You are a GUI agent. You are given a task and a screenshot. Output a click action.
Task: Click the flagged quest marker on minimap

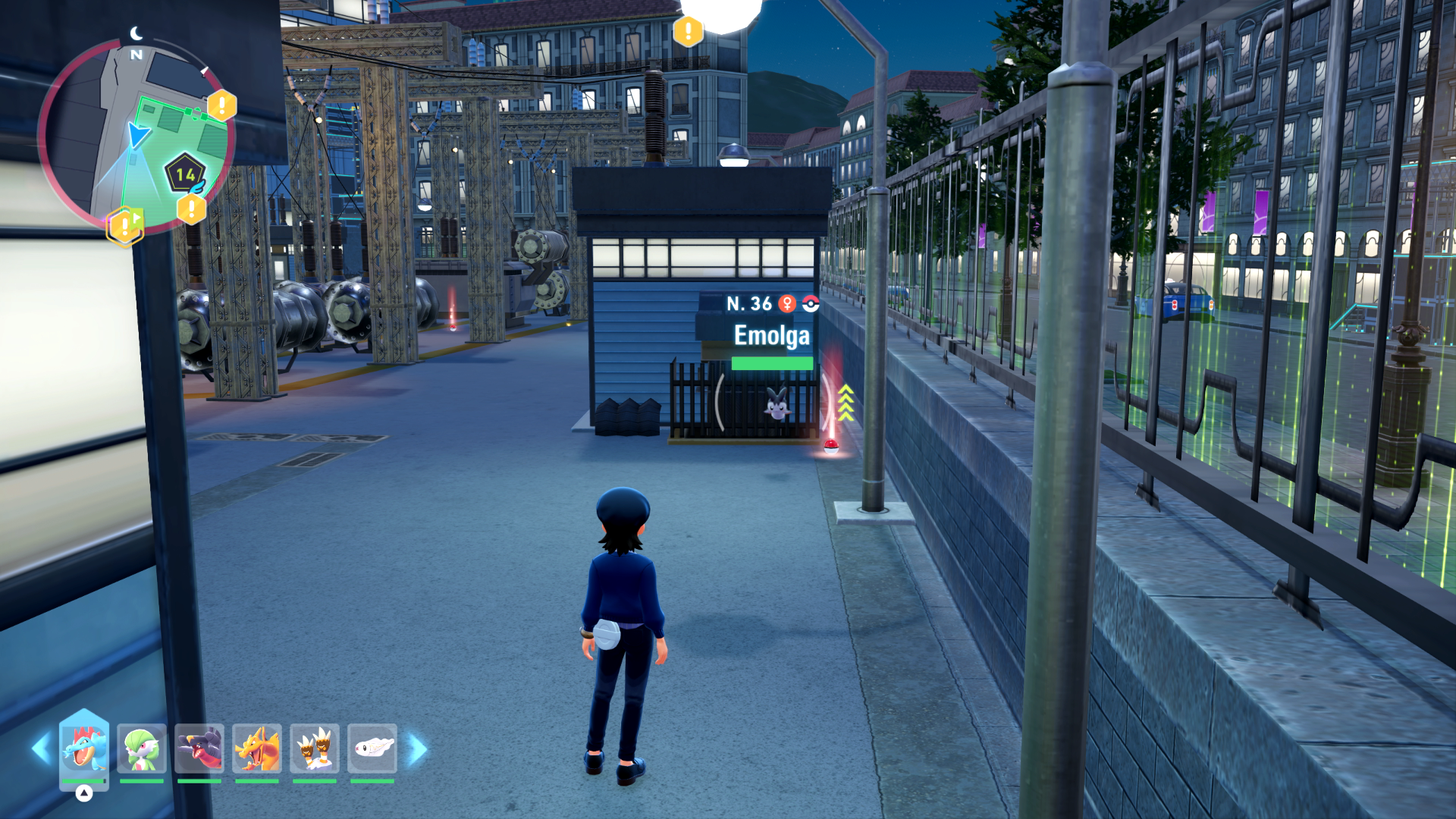124,226
